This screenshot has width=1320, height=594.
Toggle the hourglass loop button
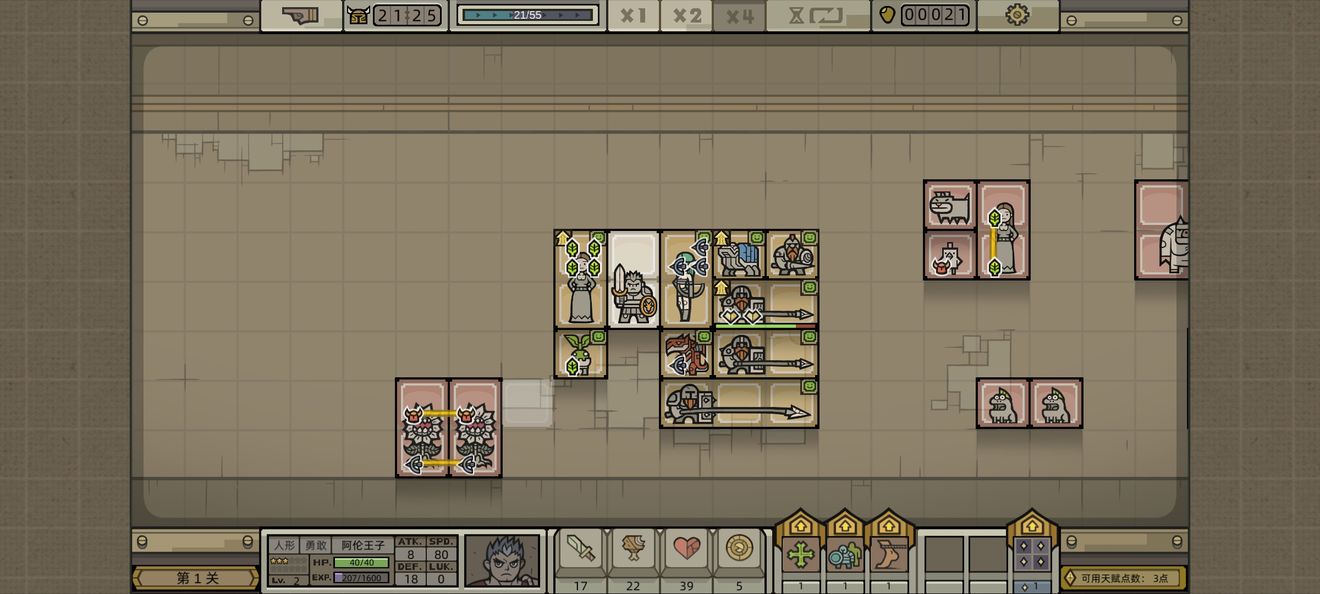tap(817, 16)
